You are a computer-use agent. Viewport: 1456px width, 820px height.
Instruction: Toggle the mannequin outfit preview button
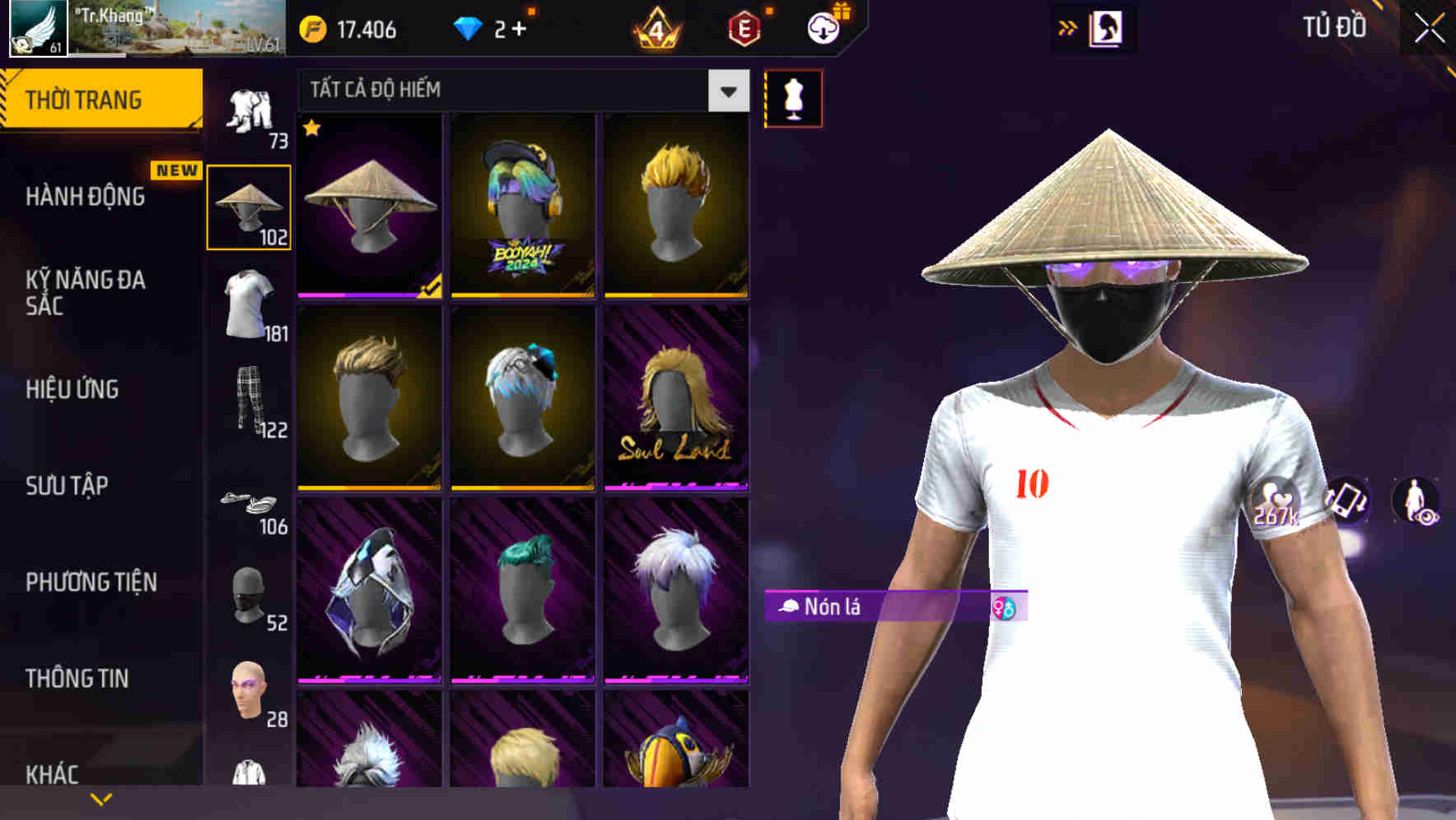[793, 97]
